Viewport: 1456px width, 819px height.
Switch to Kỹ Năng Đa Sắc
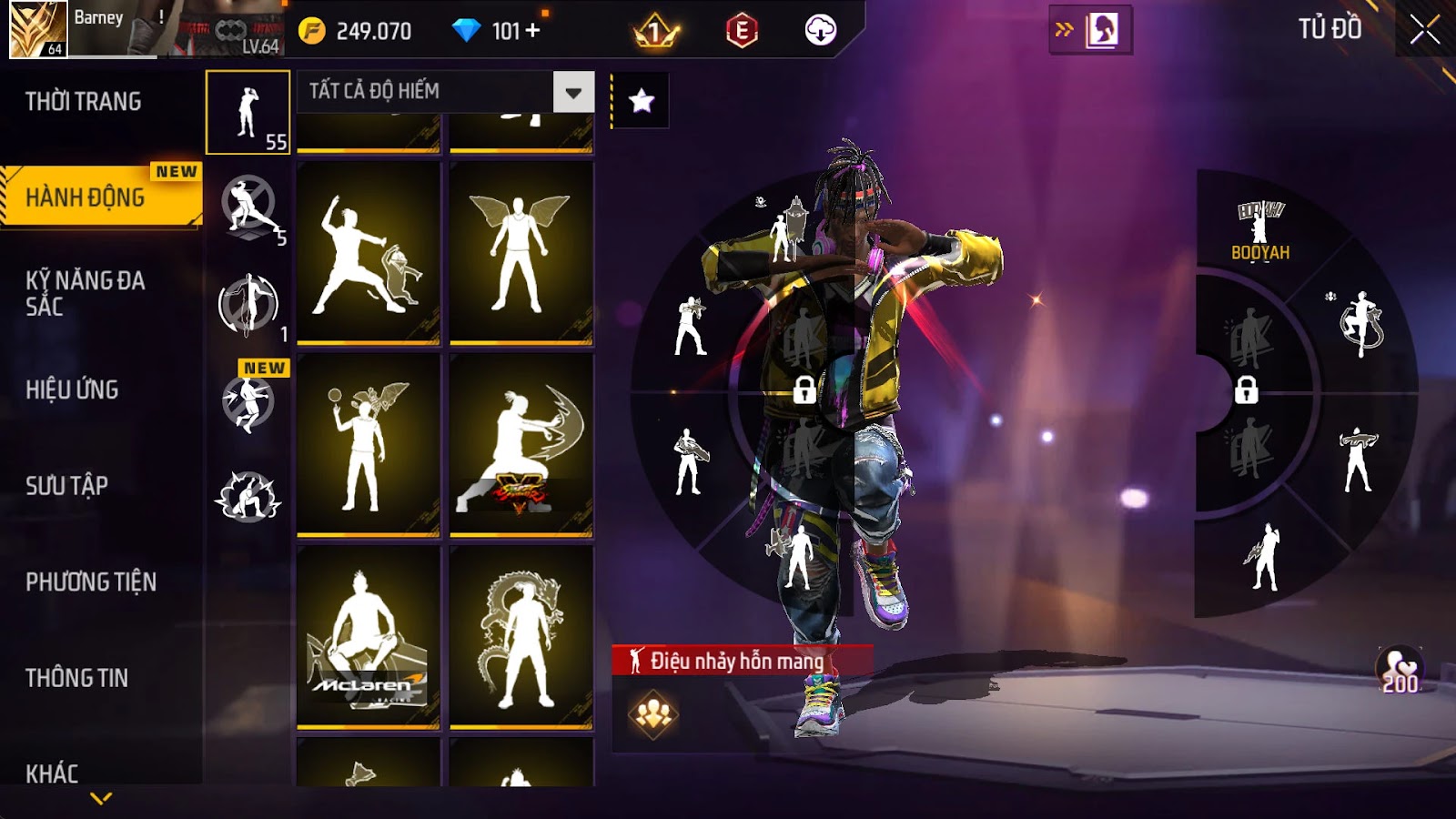(86, 293)
